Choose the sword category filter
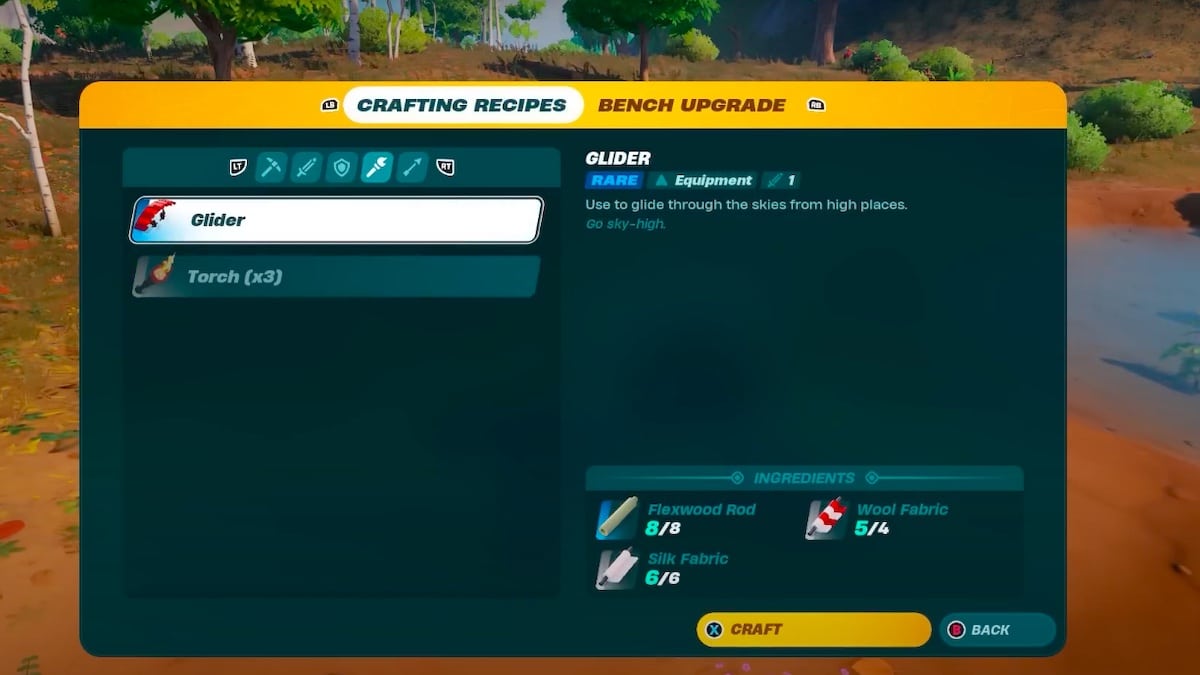 306,168
